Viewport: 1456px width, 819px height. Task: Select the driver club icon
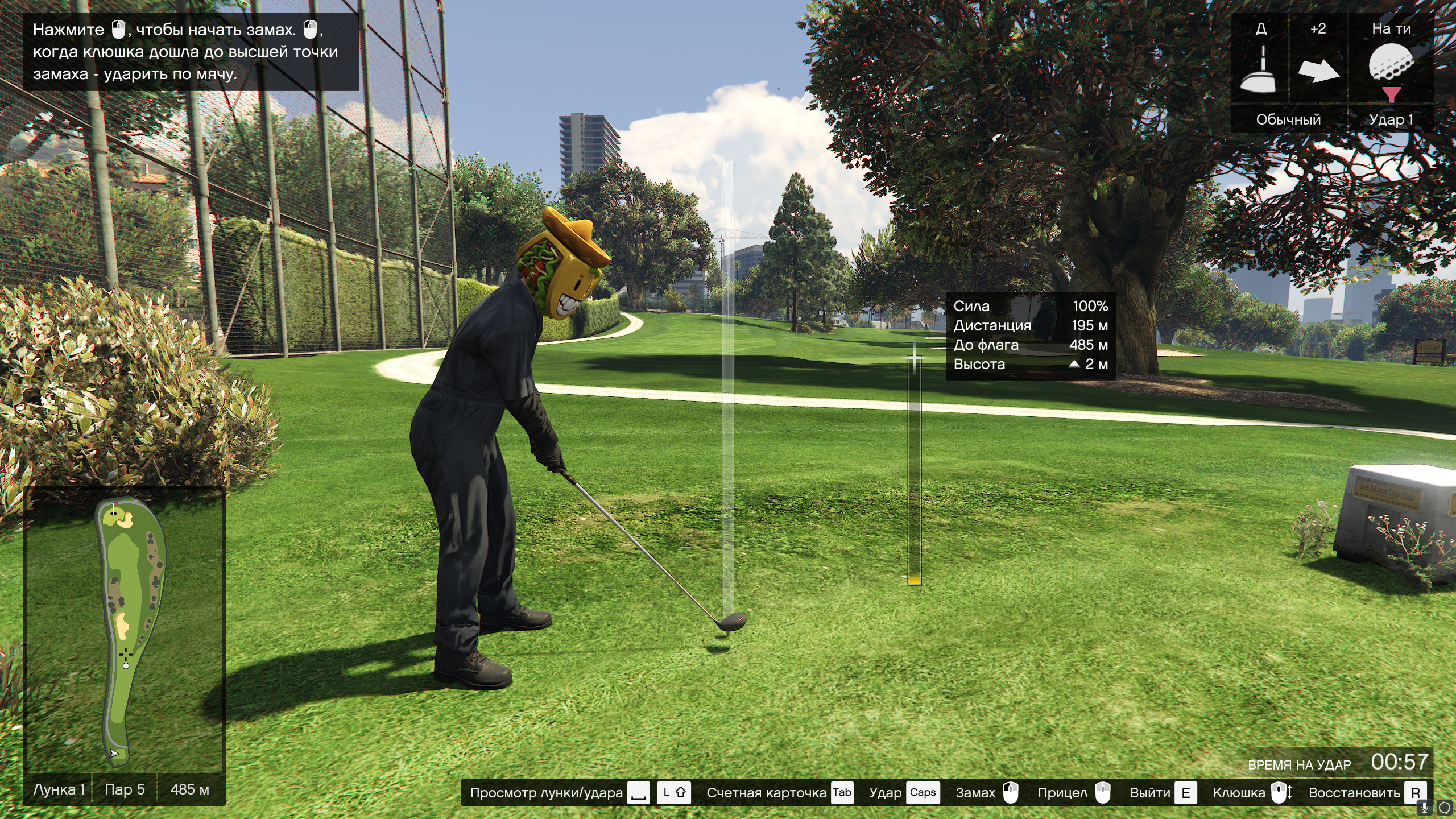coord(1259,69)
